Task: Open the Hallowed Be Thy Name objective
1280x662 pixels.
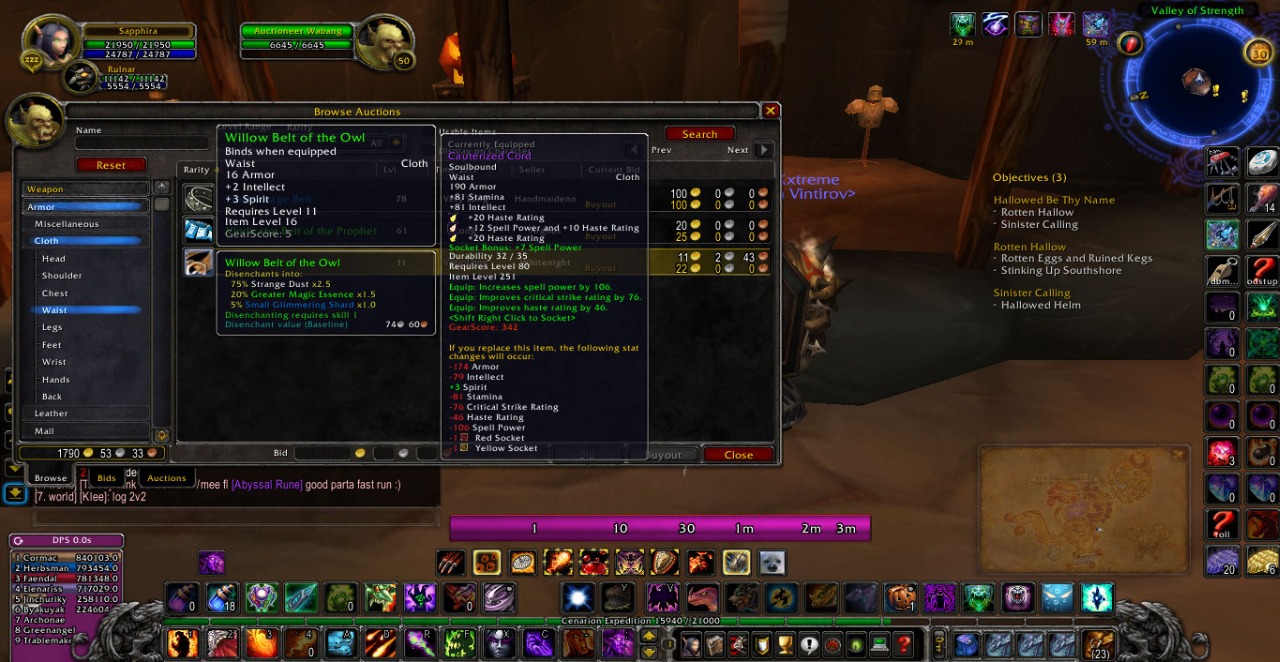Action: tap(1053, 200)
